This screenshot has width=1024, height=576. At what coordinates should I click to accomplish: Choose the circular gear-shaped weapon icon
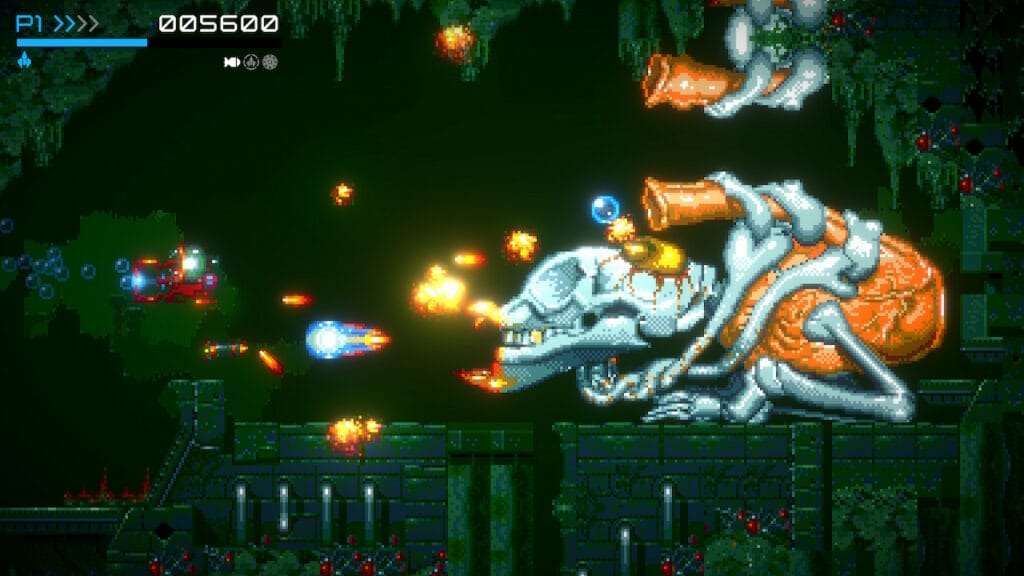point(270,62)
